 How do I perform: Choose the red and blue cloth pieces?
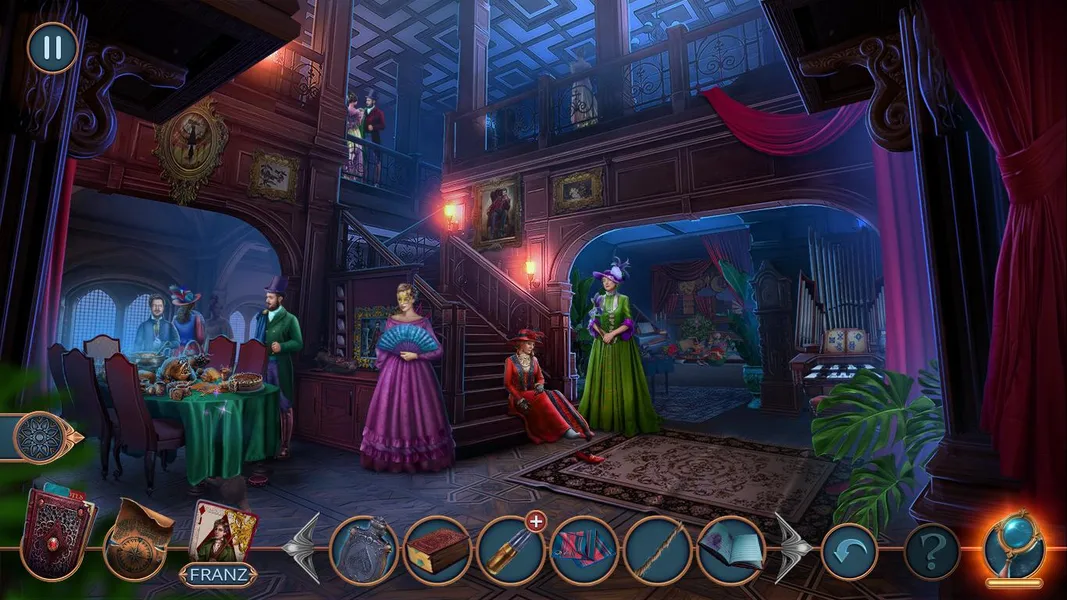coord(584,550)
